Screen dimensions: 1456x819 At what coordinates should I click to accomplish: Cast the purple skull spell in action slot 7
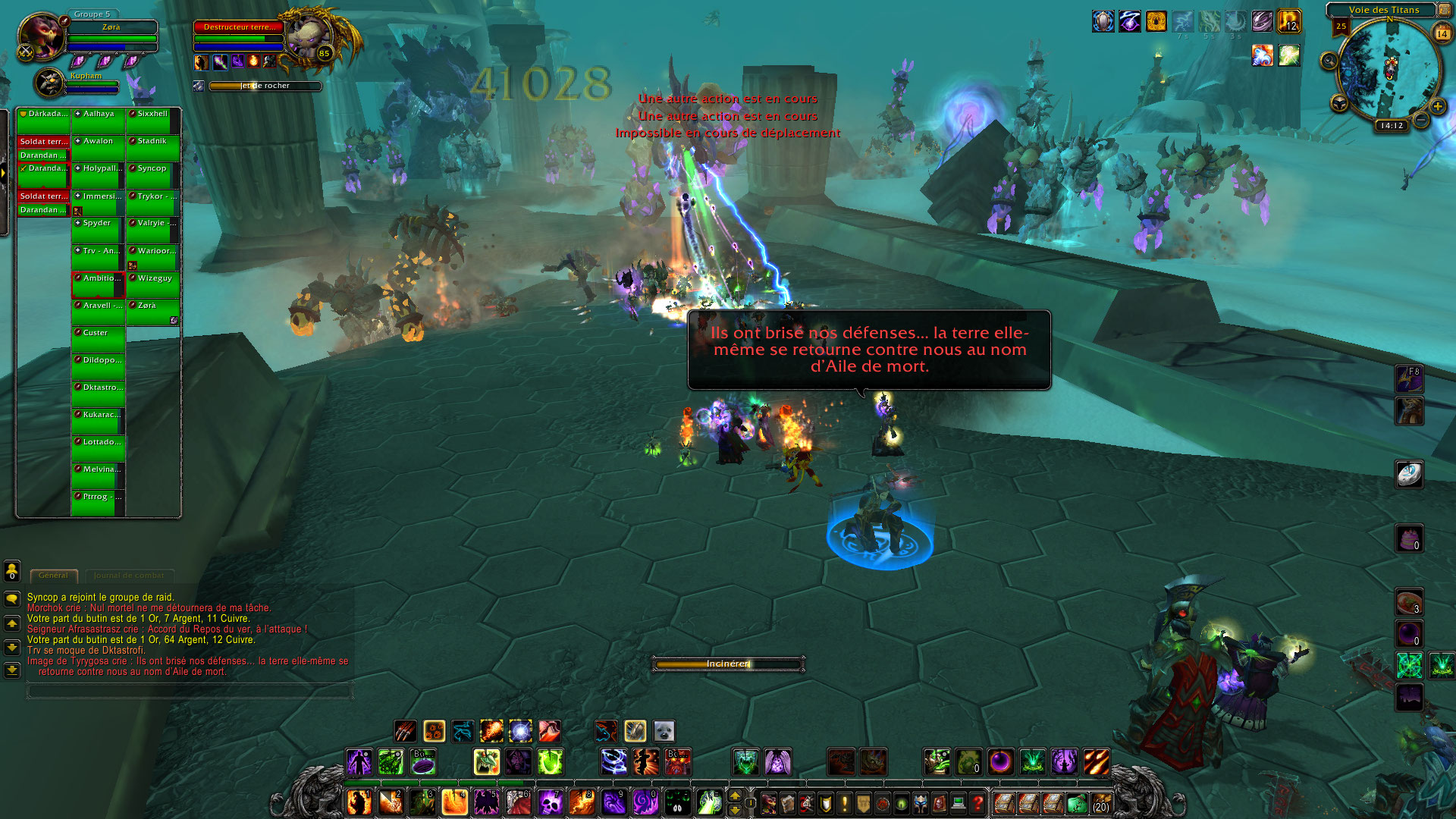click(x=549, y=802)
